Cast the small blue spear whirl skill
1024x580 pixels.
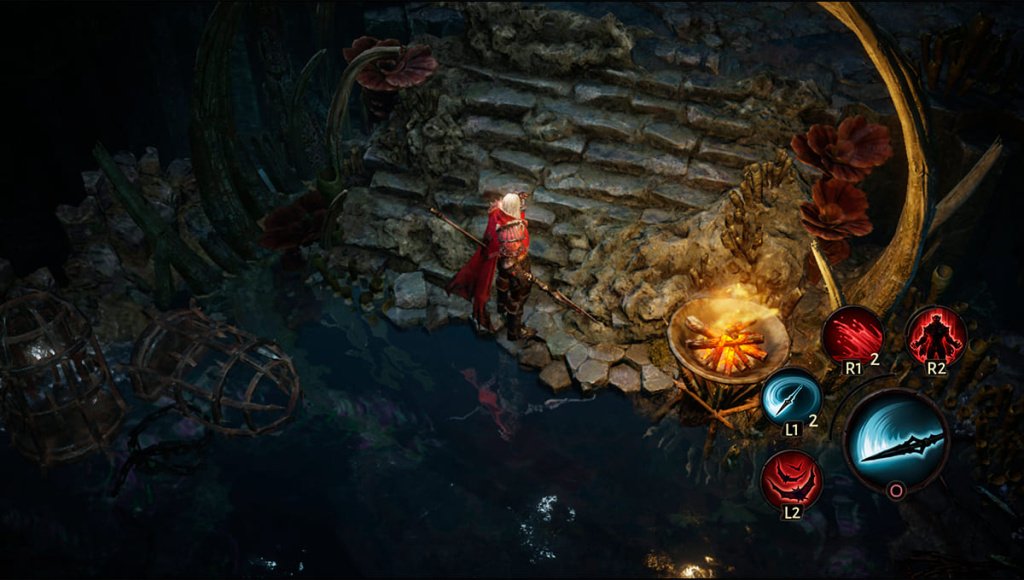(791, 397)
